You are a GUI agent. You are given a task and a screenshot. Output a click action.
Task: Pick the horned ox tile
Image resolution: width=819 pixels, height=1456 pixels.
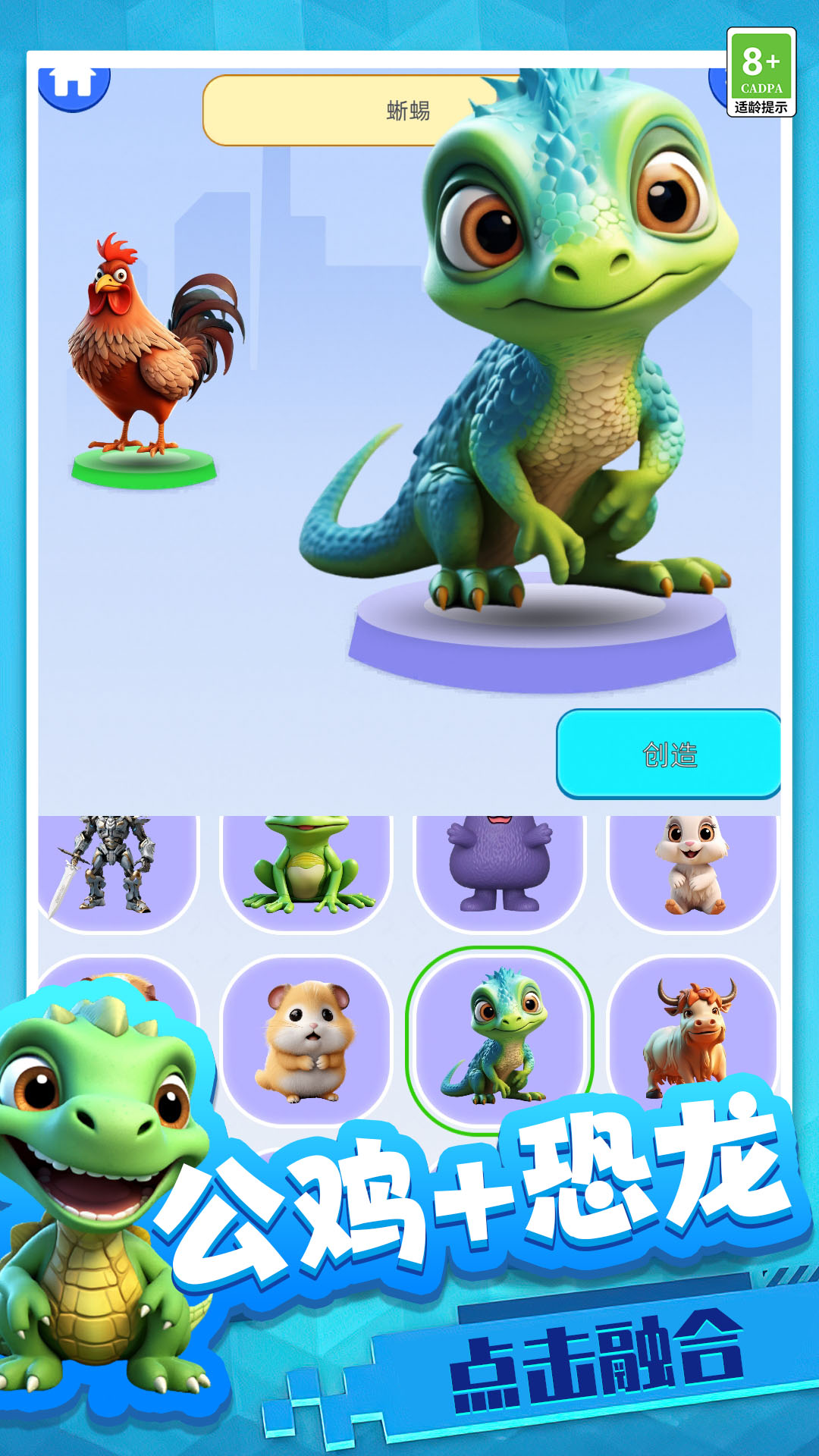click(x=692, y=1035)
